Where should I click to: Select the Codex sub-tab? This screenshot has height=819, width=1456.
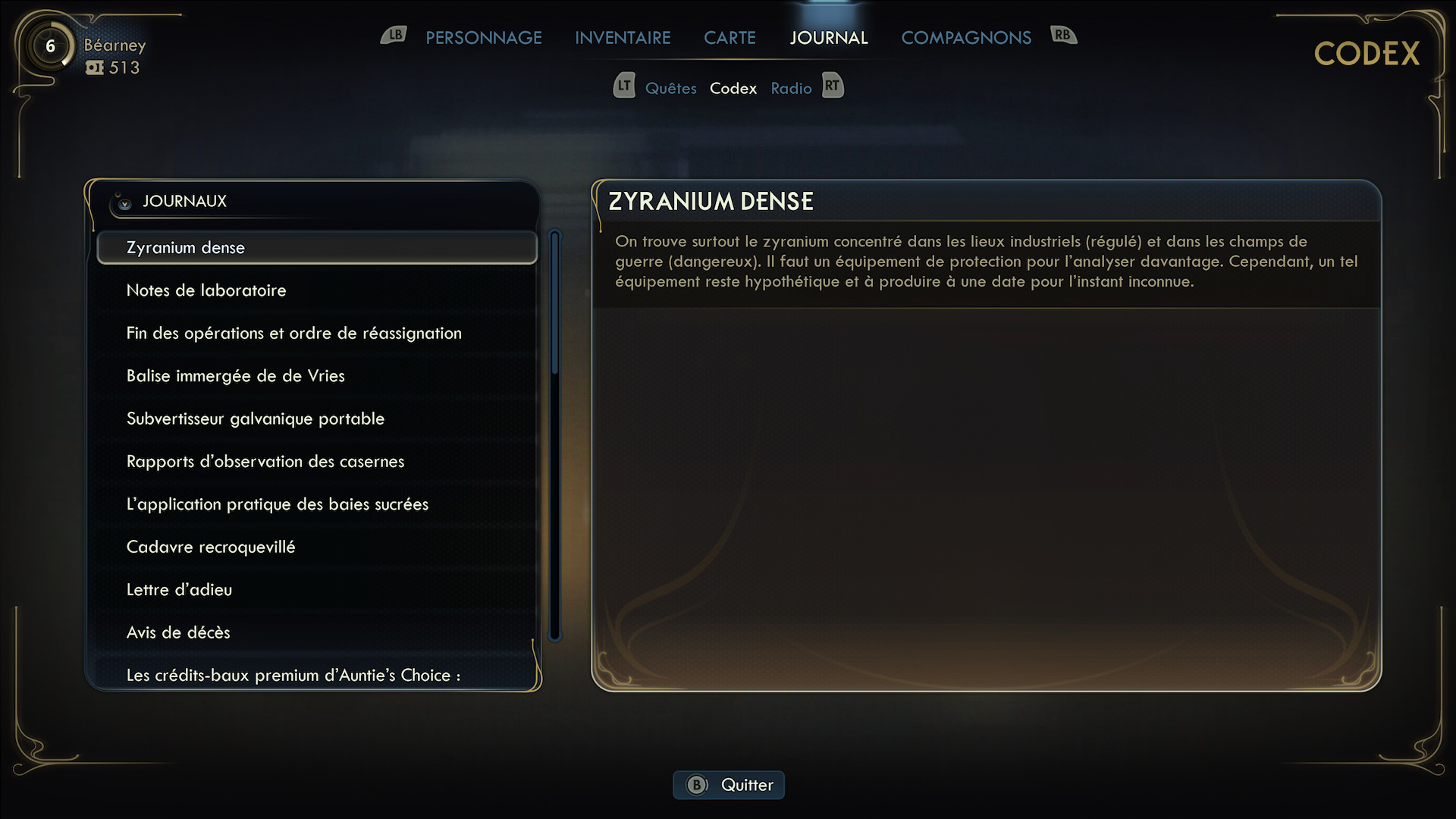coord(733,89)
